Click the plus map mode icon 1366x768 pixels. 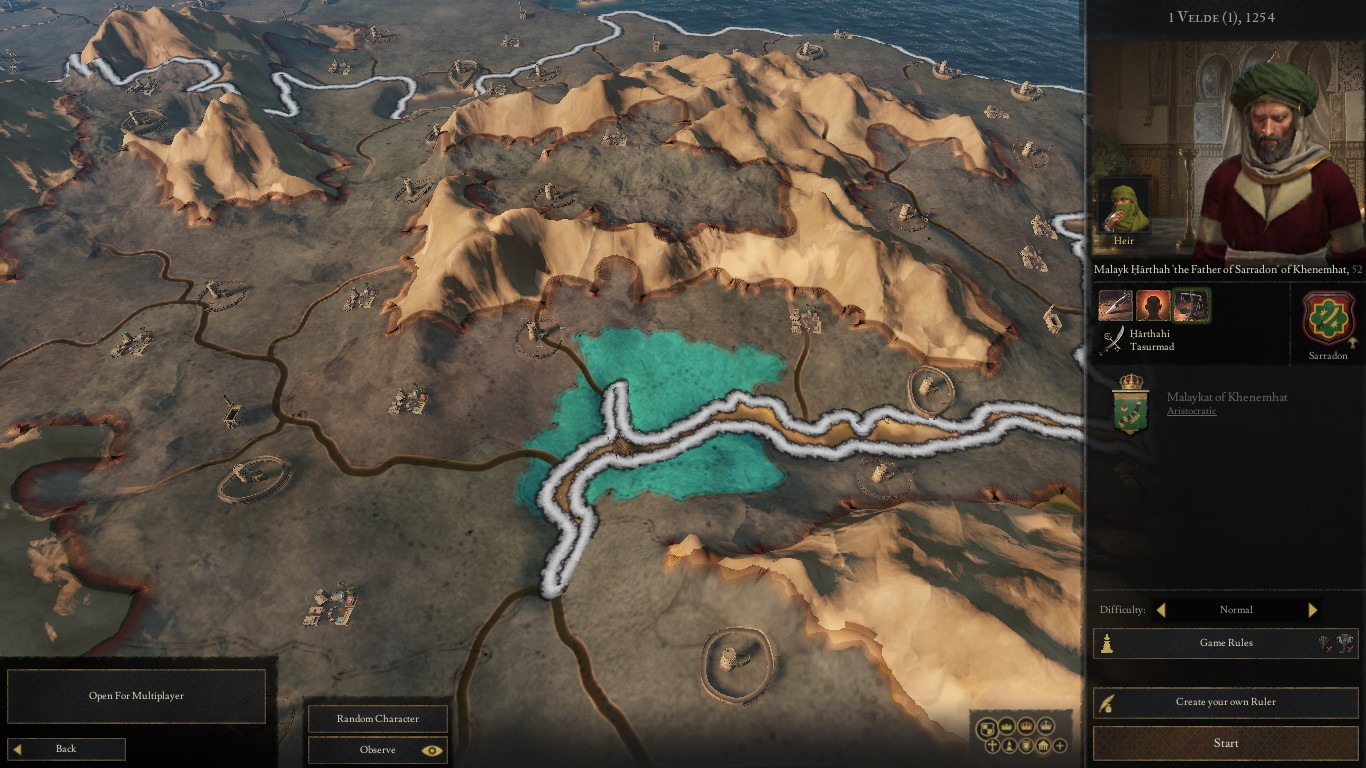(x=1059, y=746)
